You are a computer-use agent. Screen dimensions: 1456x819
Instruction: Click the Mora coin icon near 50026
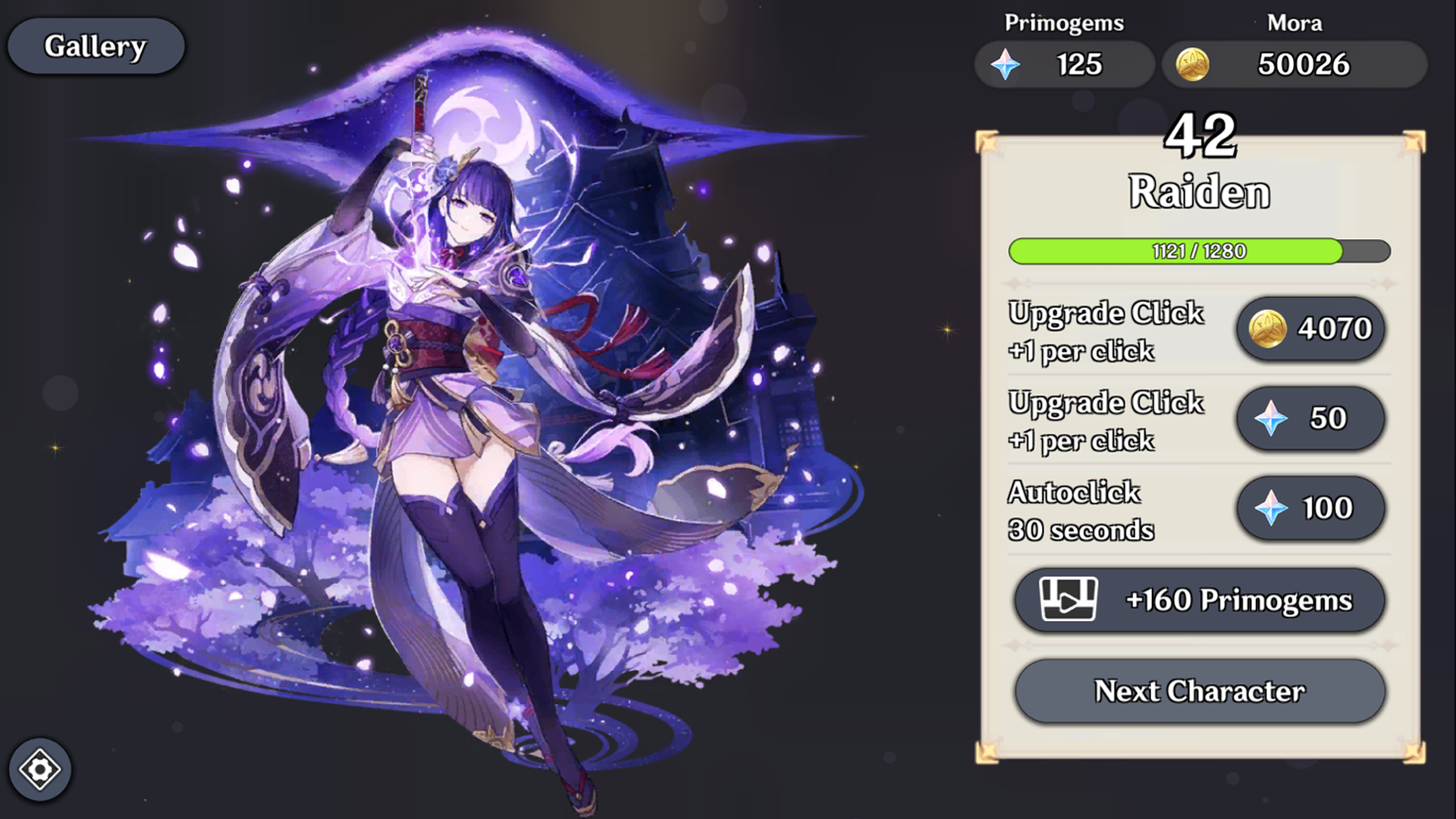[x=1192, y=64]
